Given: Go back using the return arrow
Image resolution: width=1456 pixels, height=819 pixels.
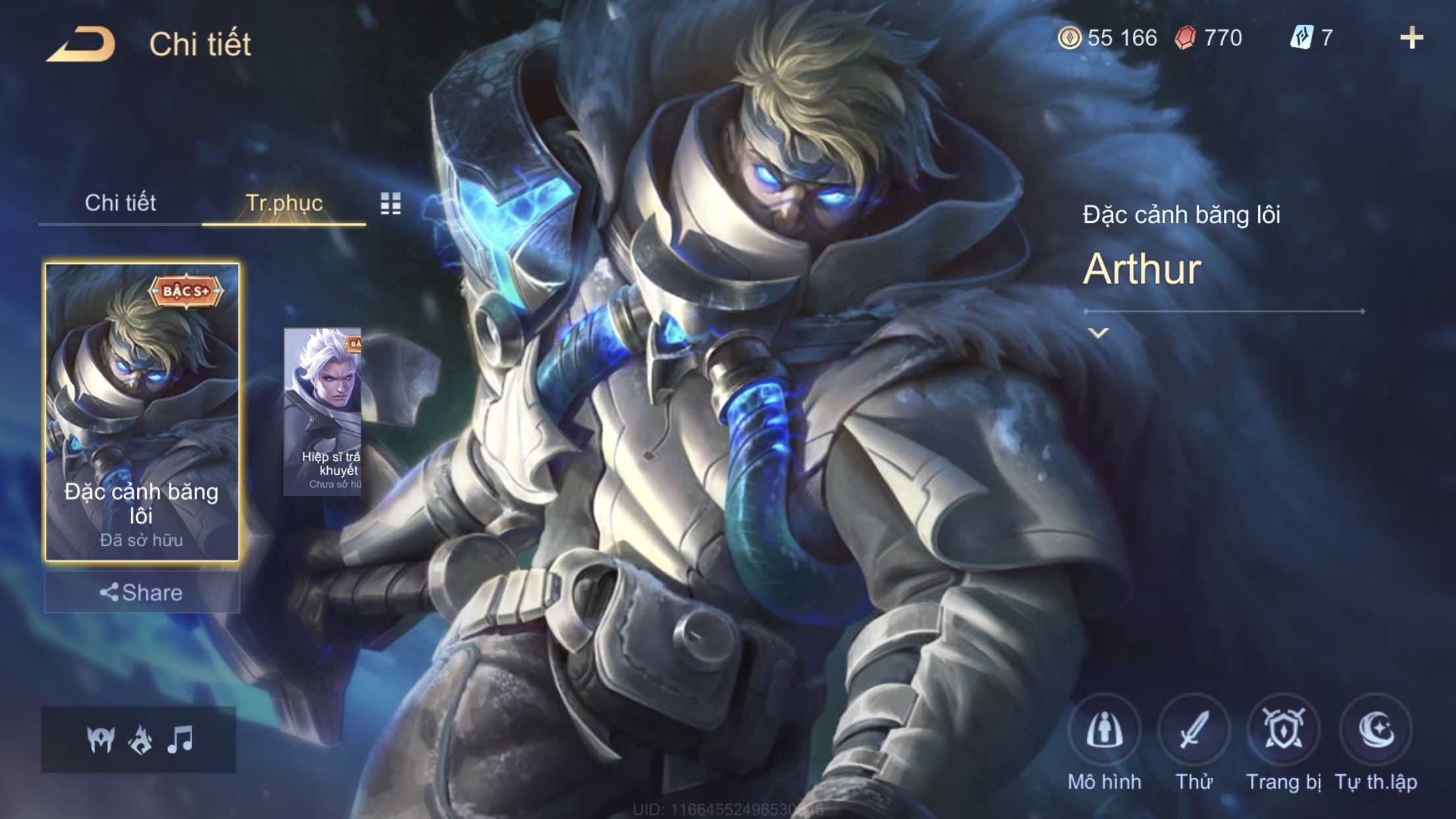Looking at the screenshot, I should pyautogui.click(x=81, y=45).
